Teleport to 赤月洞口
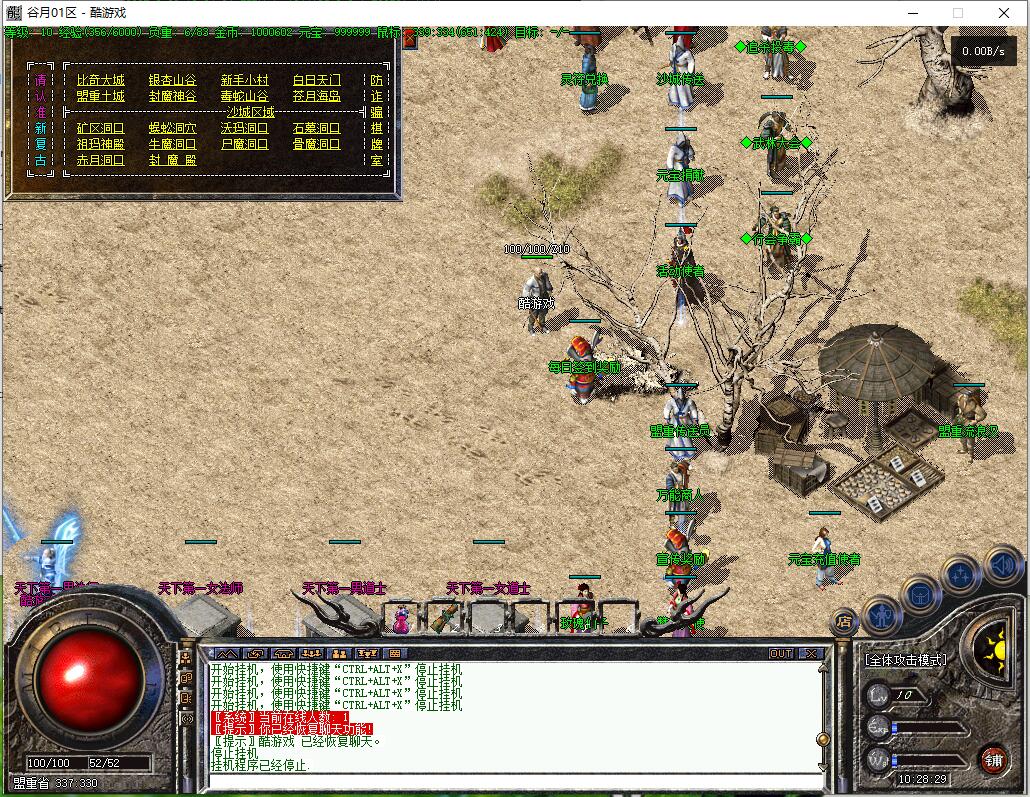Viewport: 1030px width, 797px height. point(100,160)
